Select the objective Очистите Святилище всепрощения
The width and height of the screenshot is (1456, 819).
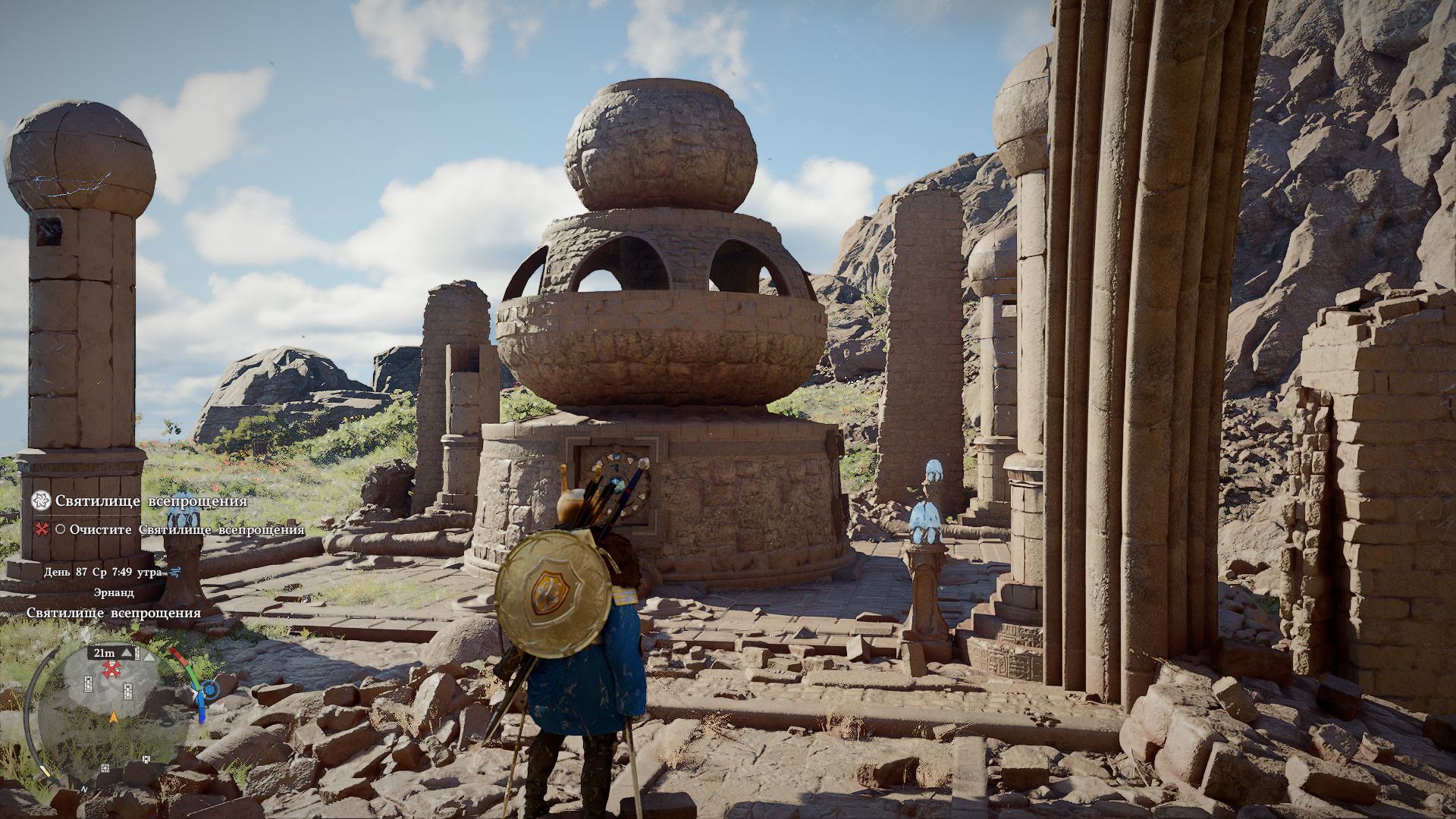click(187, 529)
